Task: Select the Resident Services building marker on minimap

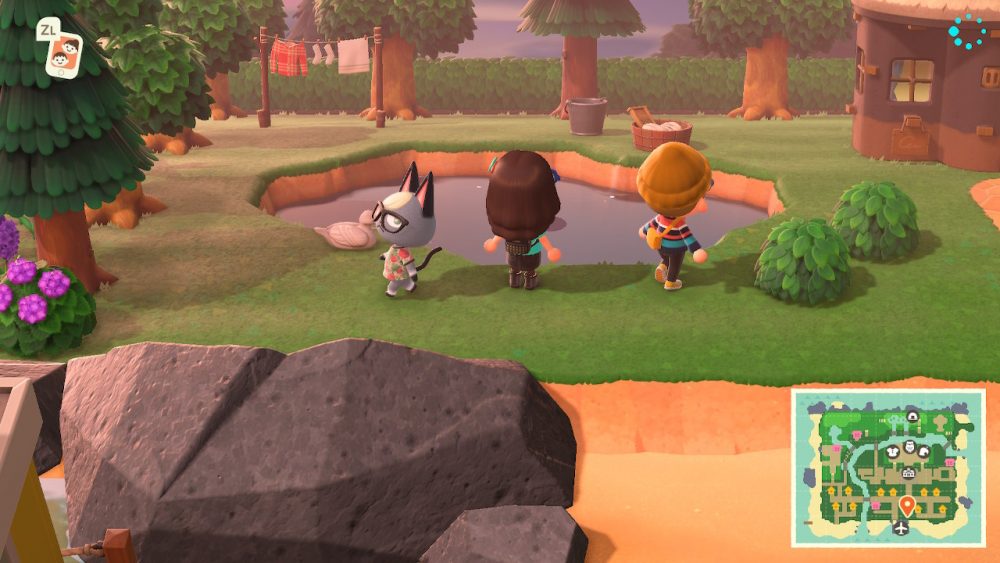Action: point(909,472)
